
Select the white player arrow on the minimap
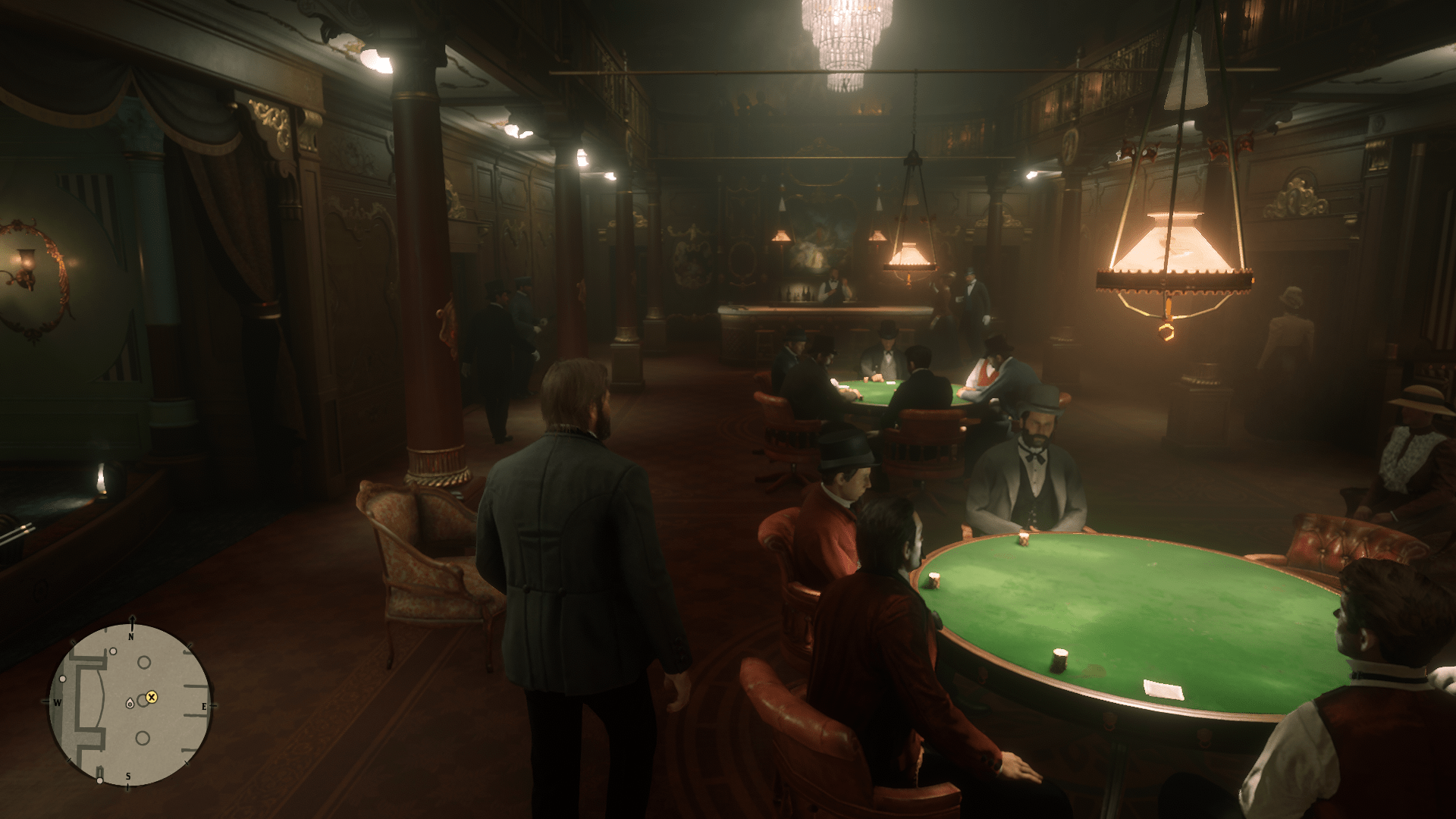pos(130,704)
